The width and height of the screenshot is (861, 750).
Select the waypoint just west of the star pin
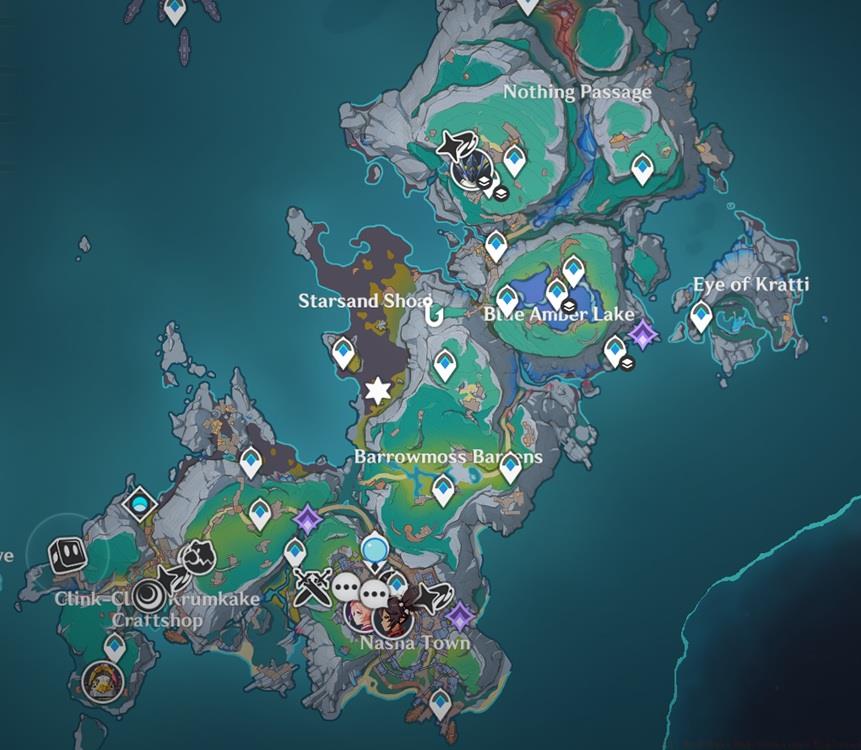(343, 351)
